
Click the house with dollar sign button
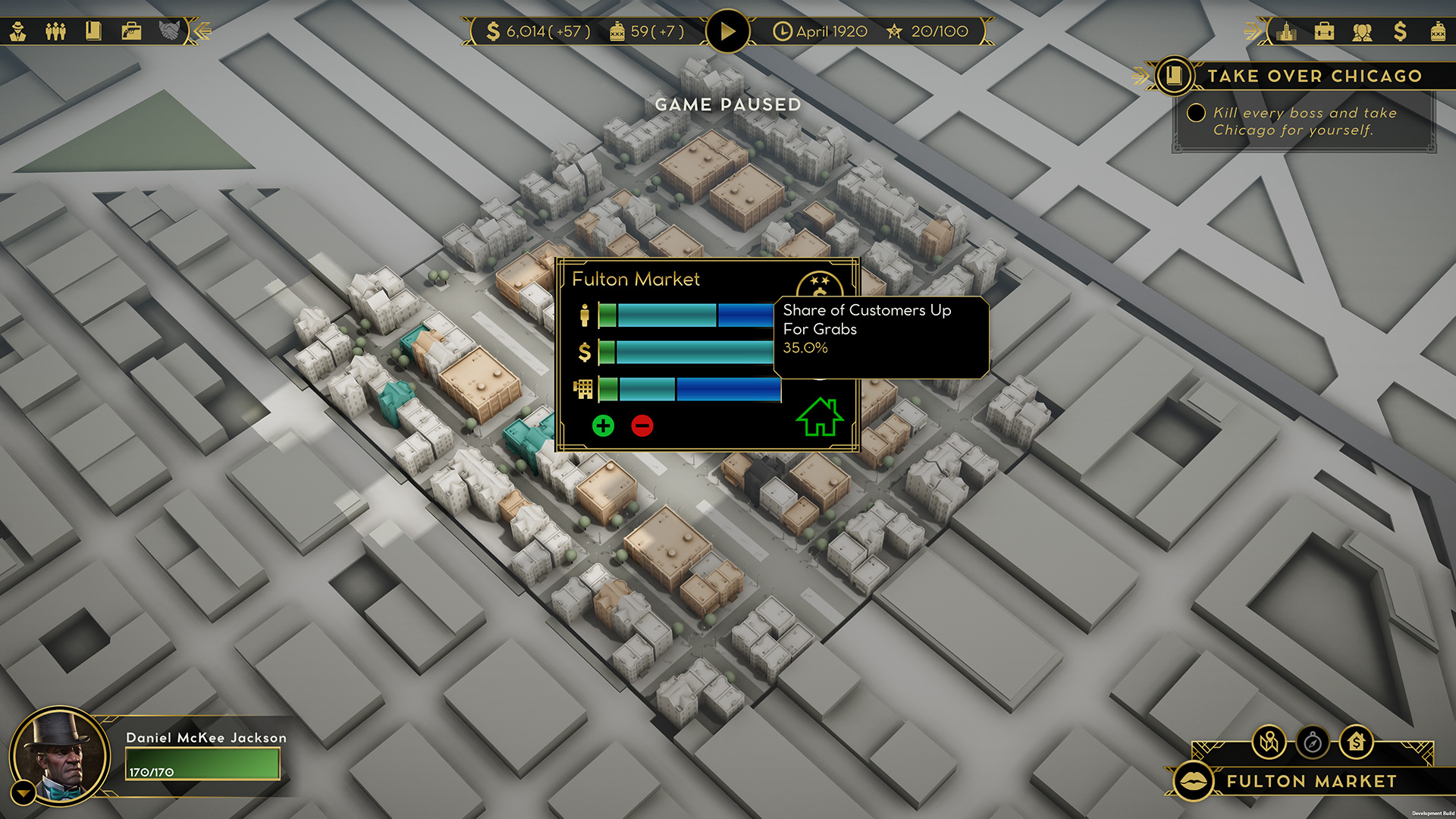click(x=1356, y=742)
